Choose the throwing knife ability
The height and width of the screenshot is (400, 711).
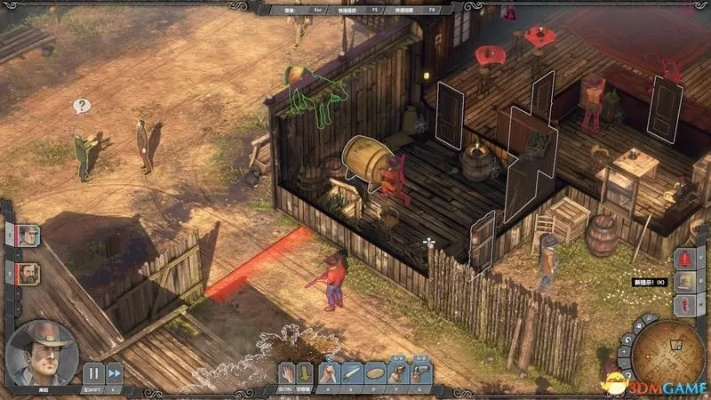[353, 373]
